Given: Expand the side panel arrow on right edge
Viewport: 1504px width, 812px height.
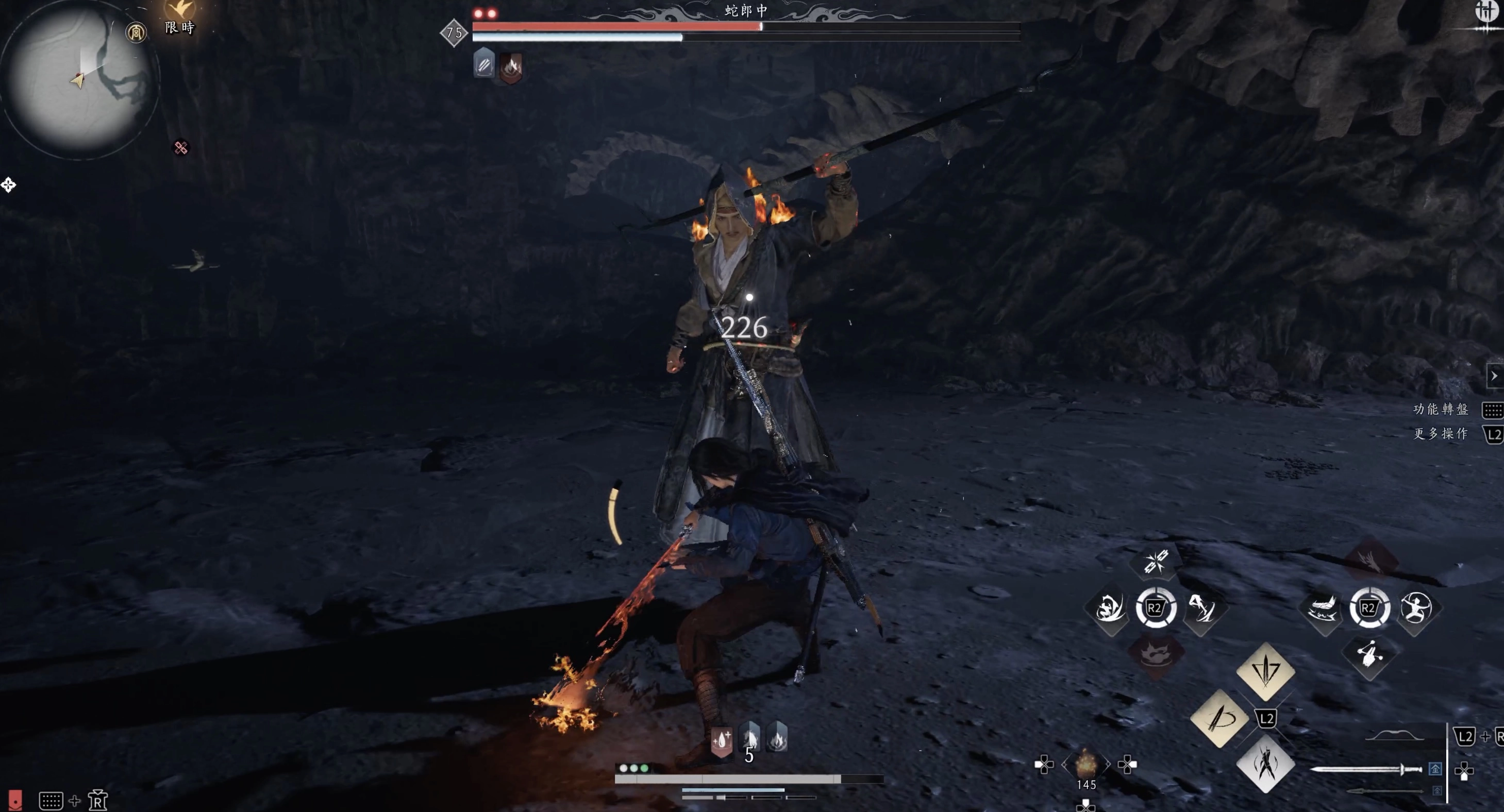Looking at the screenshot, I should 1494,376.
